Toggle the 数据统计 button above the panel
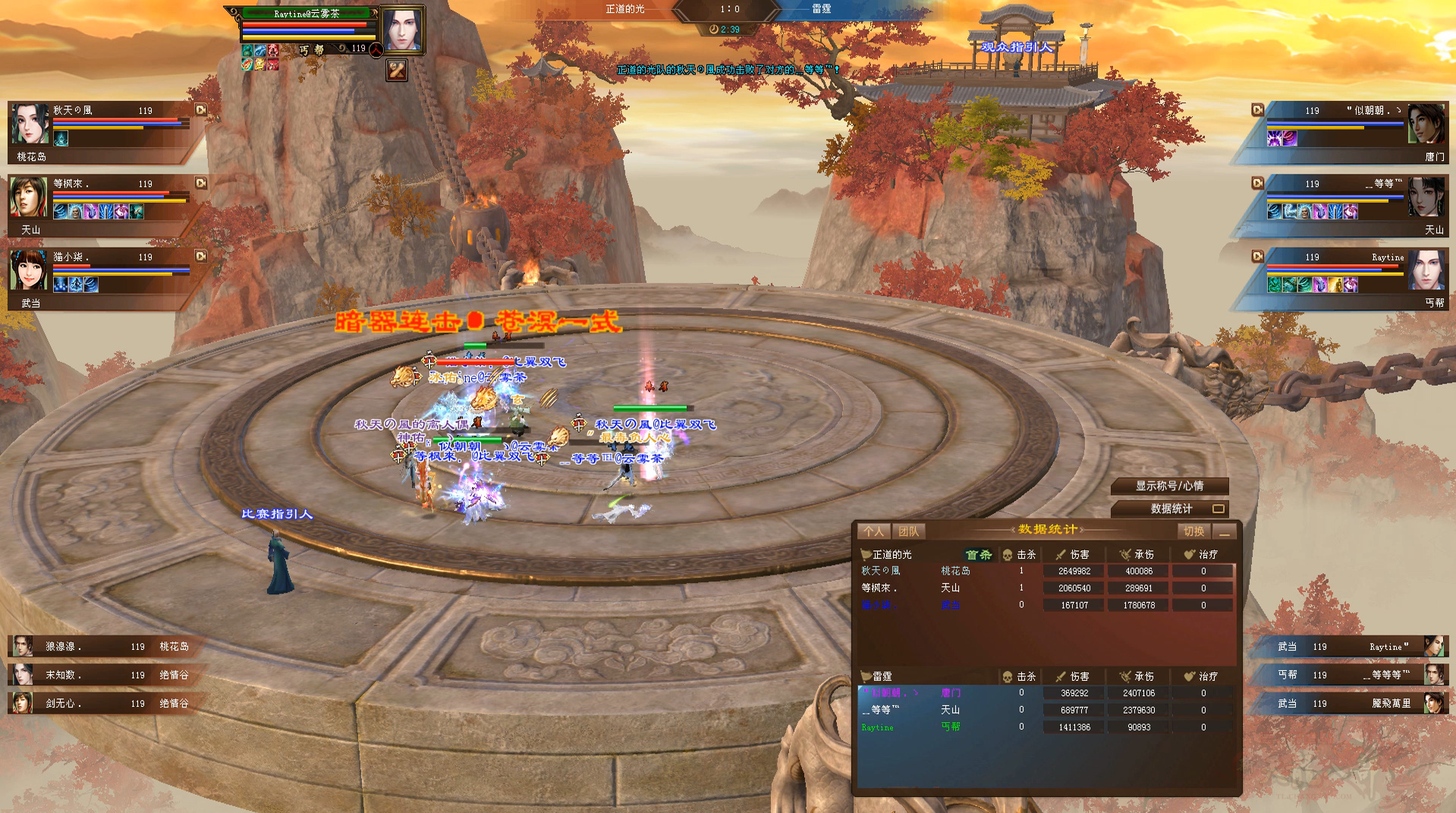1456x813 pixels. 1169,509
